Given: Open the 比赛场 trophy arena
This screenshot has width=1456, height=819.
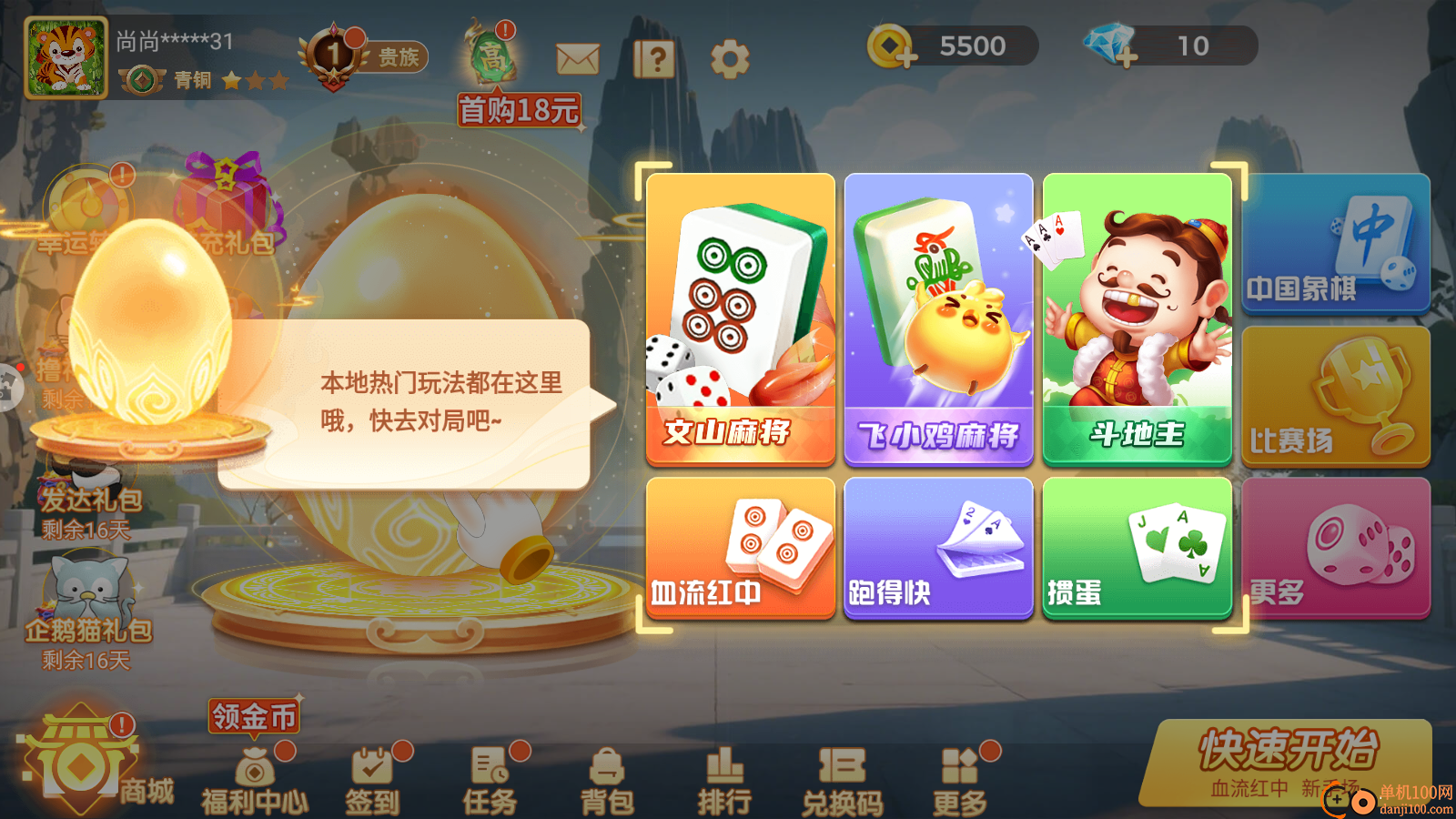Looking at the screenshot, I should coord(1335,394).
